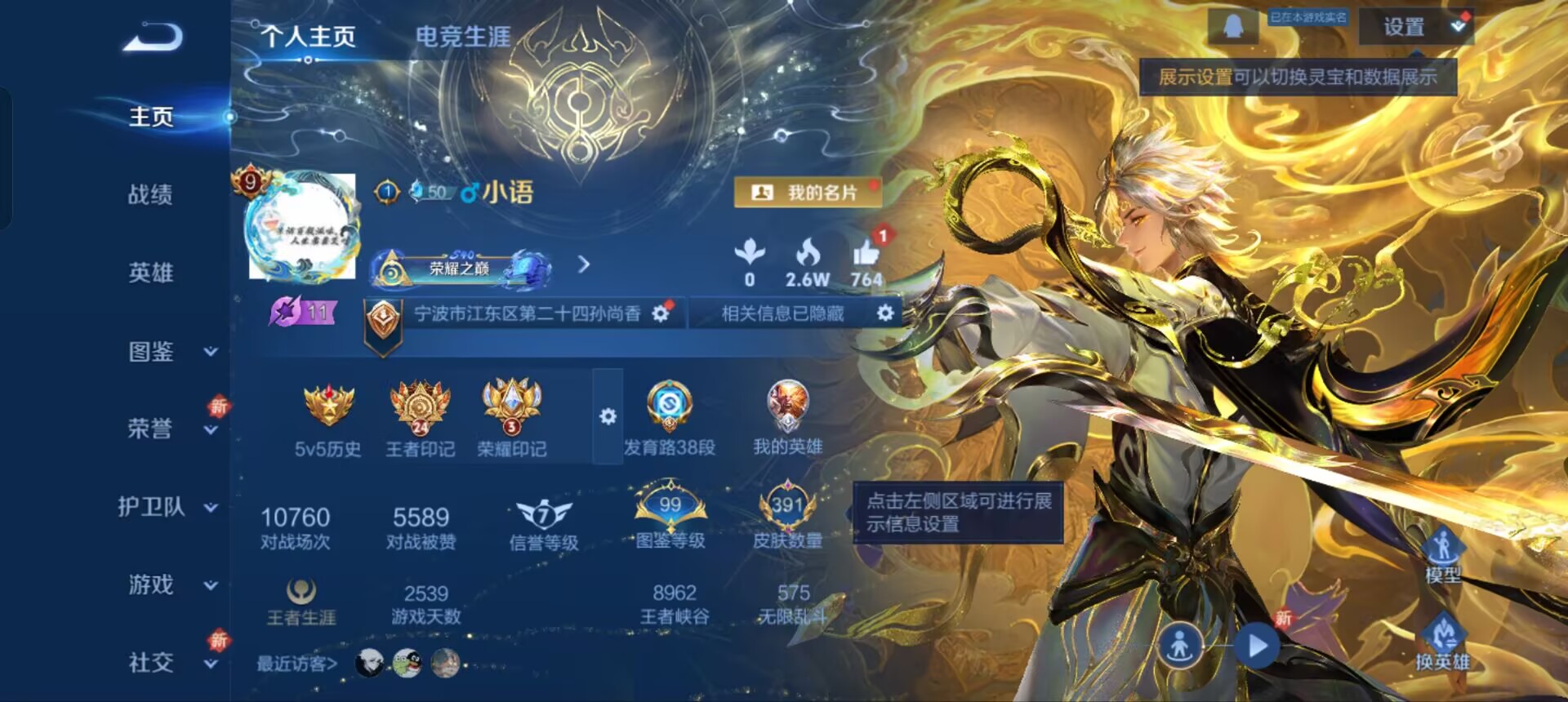Select 战绩 in the left menu
This screenshot has height=702, width=1568.
(151, 194)
